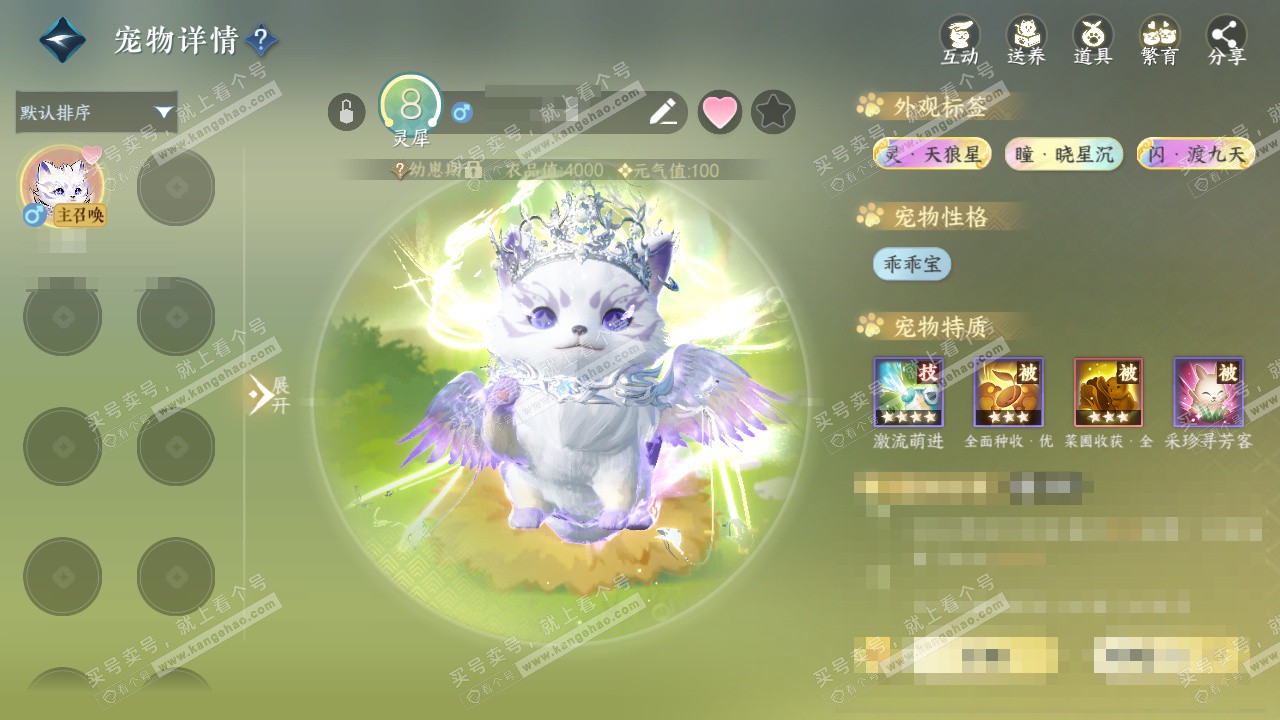Select the 闪·渡九天 appearance tag
Image resolution: width=1280 pixels, height=720 pixels.
point(1196,154)
